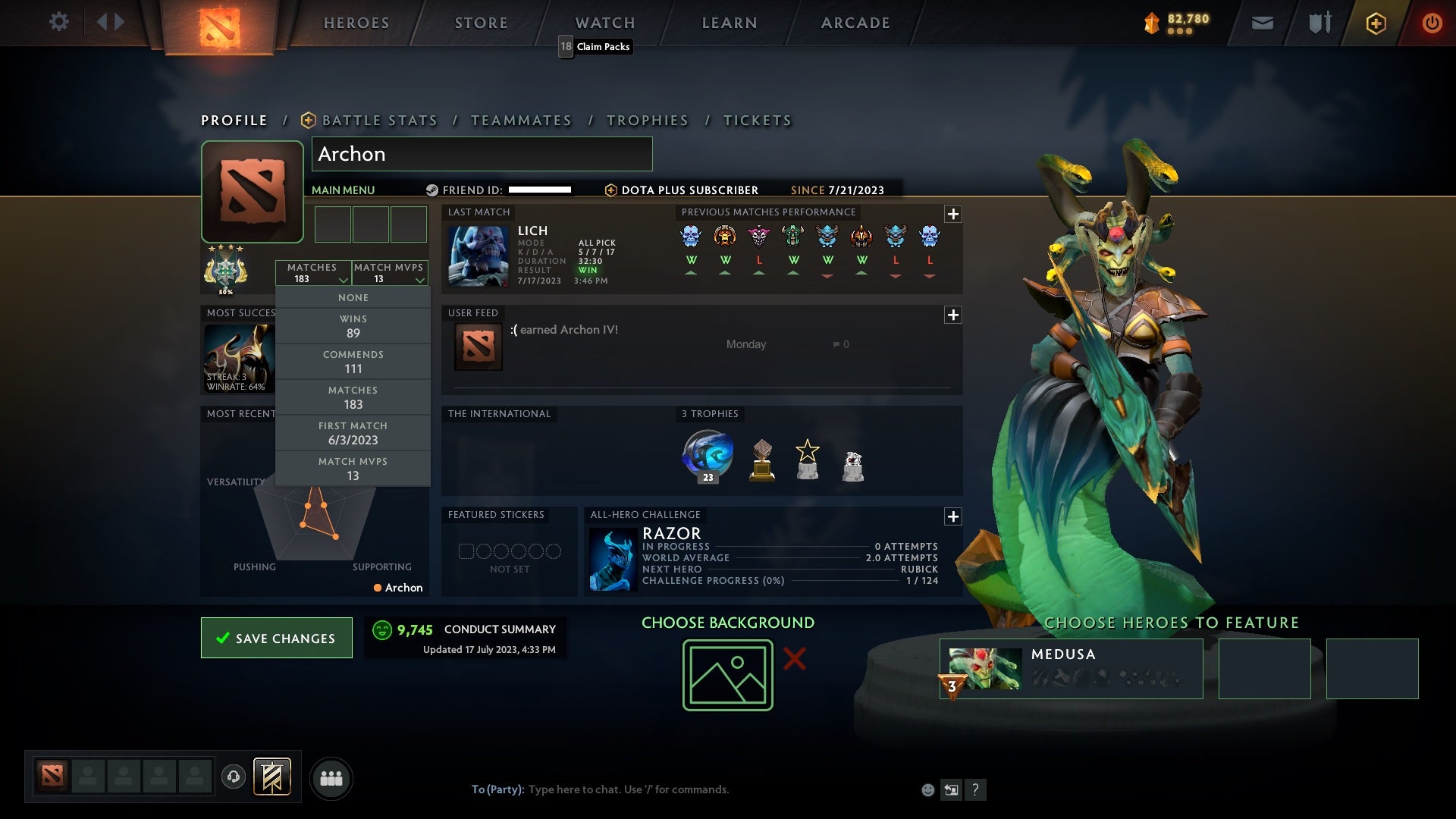Open the emoticon smiley in chat bar
The height and width of the screenshot is (819, 1456).
[x=927, y=789]
